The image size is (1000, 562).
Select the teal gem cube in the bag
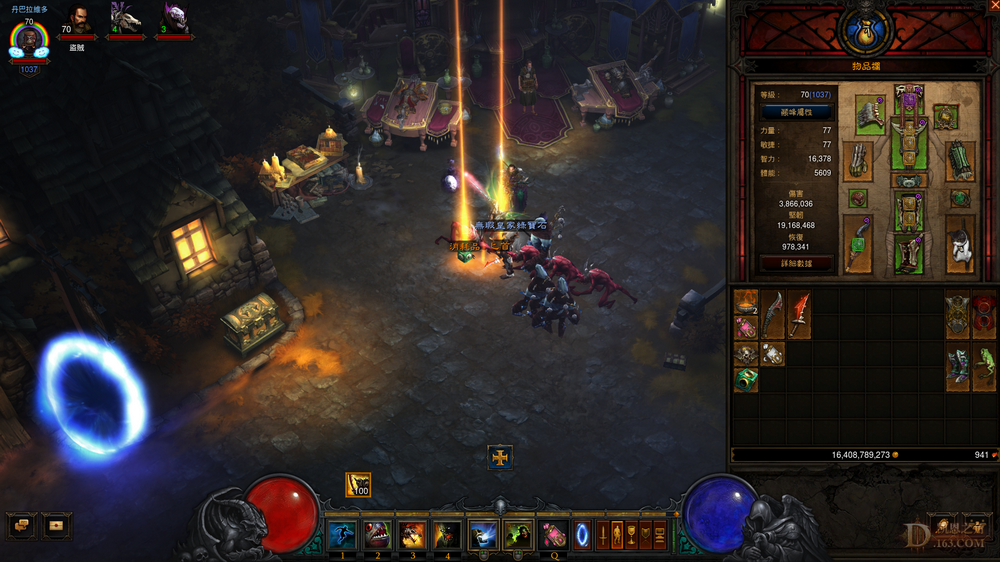(746, 379)
